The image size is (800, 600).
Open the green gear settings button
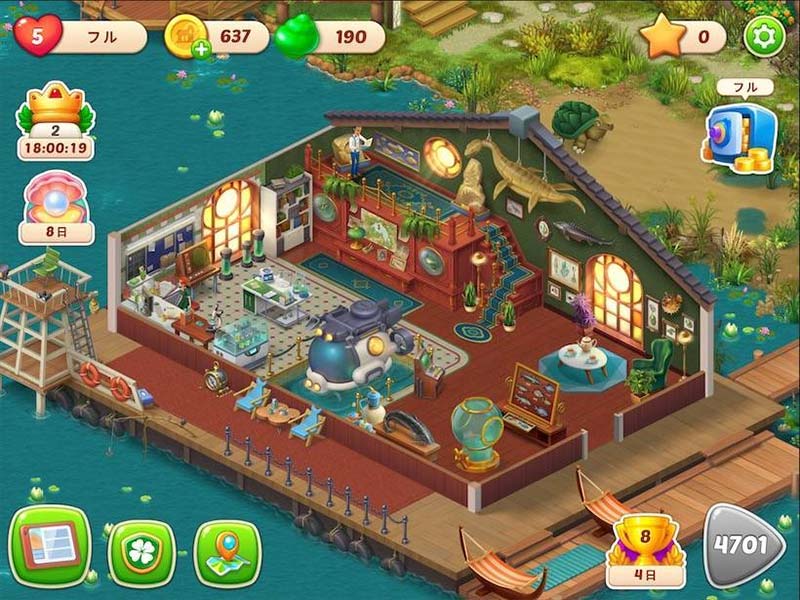[765, 37]
